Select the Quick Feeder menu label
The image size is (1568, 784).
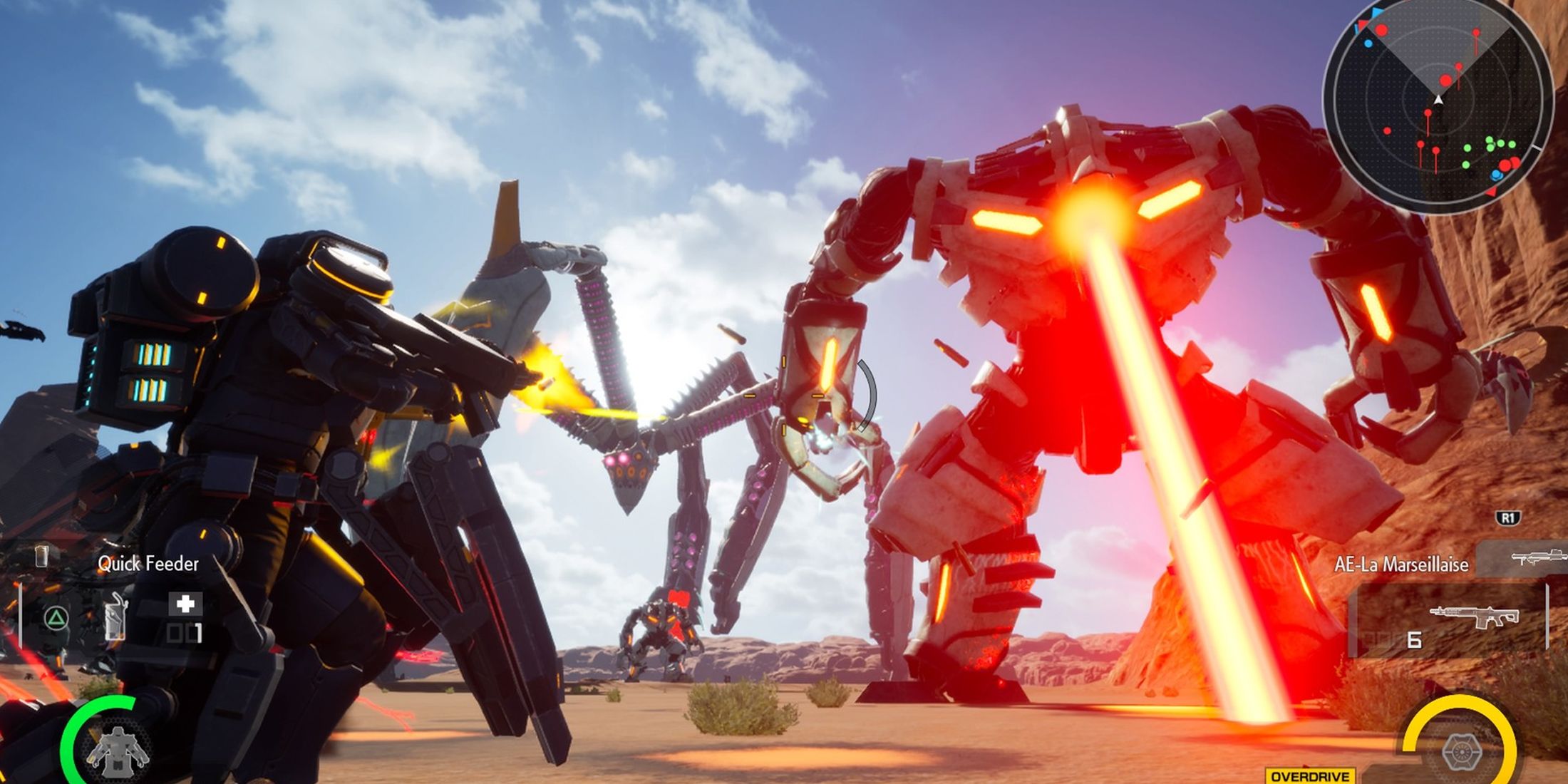[148, 564]
